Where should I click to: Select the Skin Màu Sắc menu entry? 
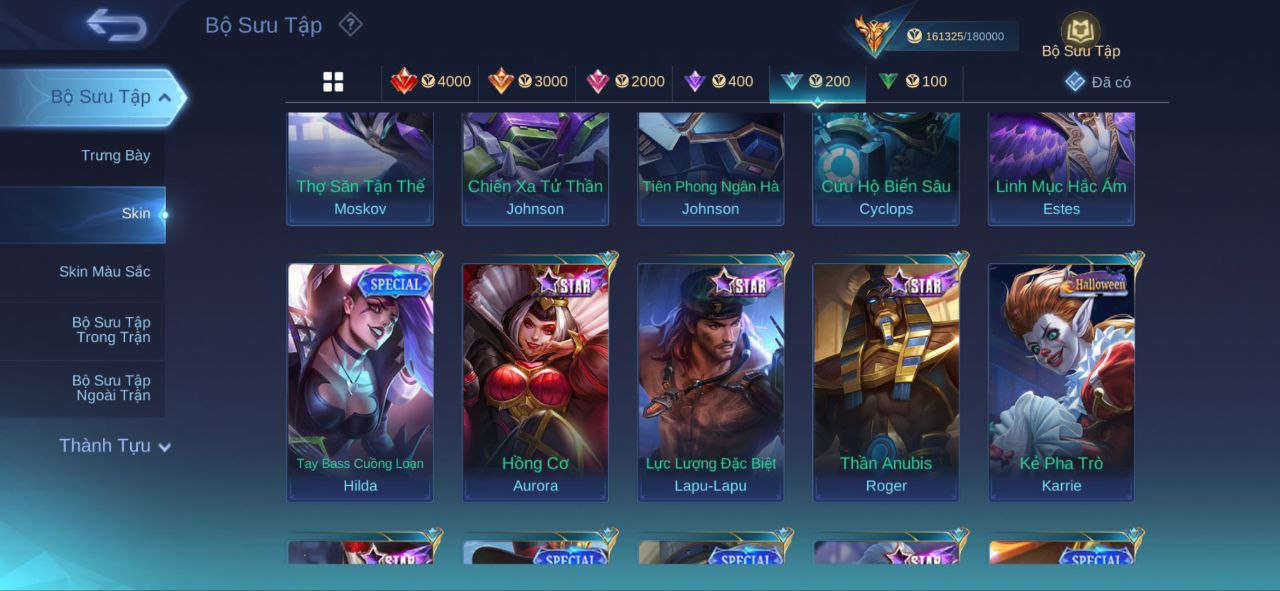(x=104, y=271)
